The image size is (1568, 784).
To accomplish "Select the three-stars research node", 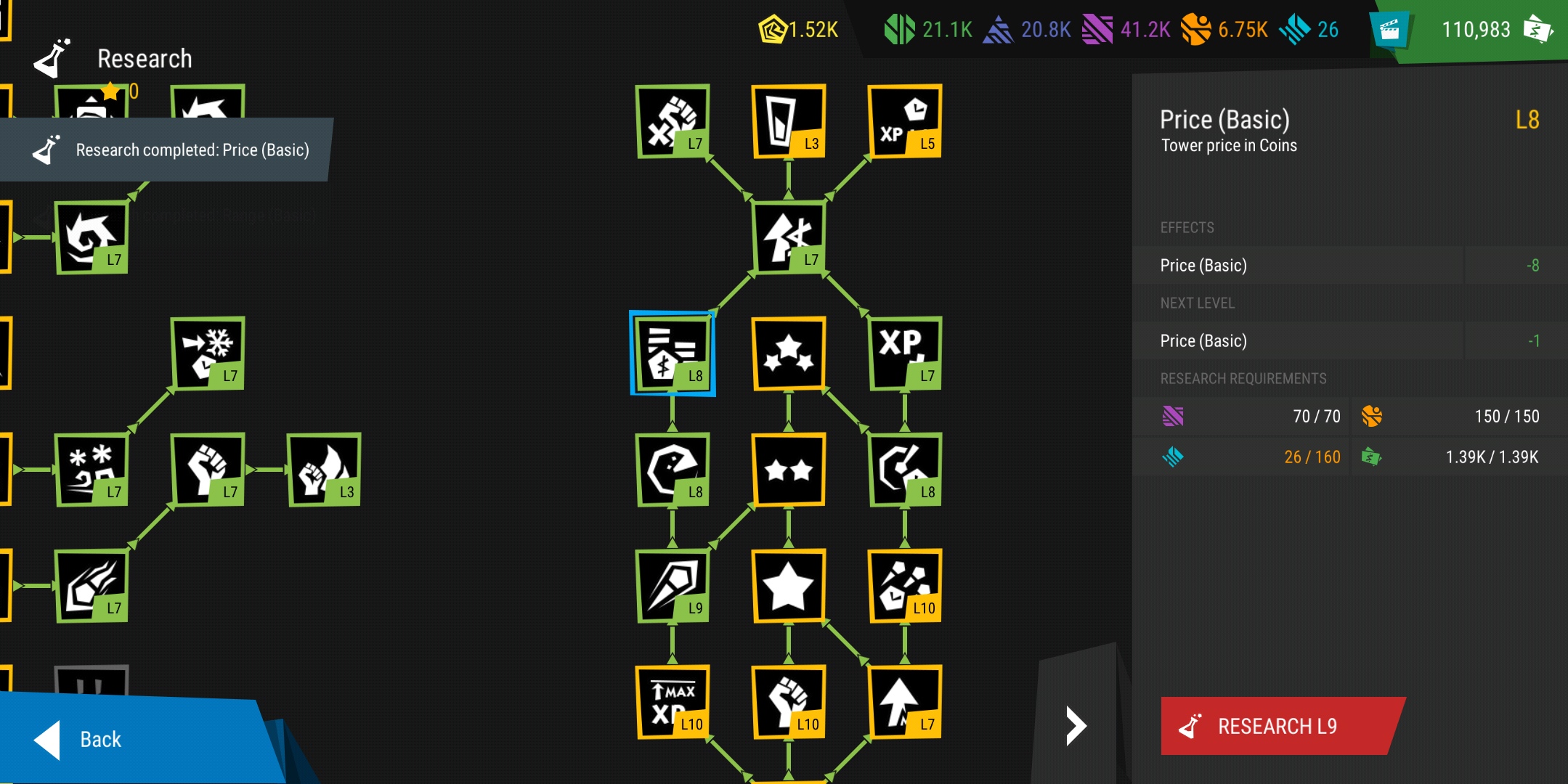I will 789,354.
